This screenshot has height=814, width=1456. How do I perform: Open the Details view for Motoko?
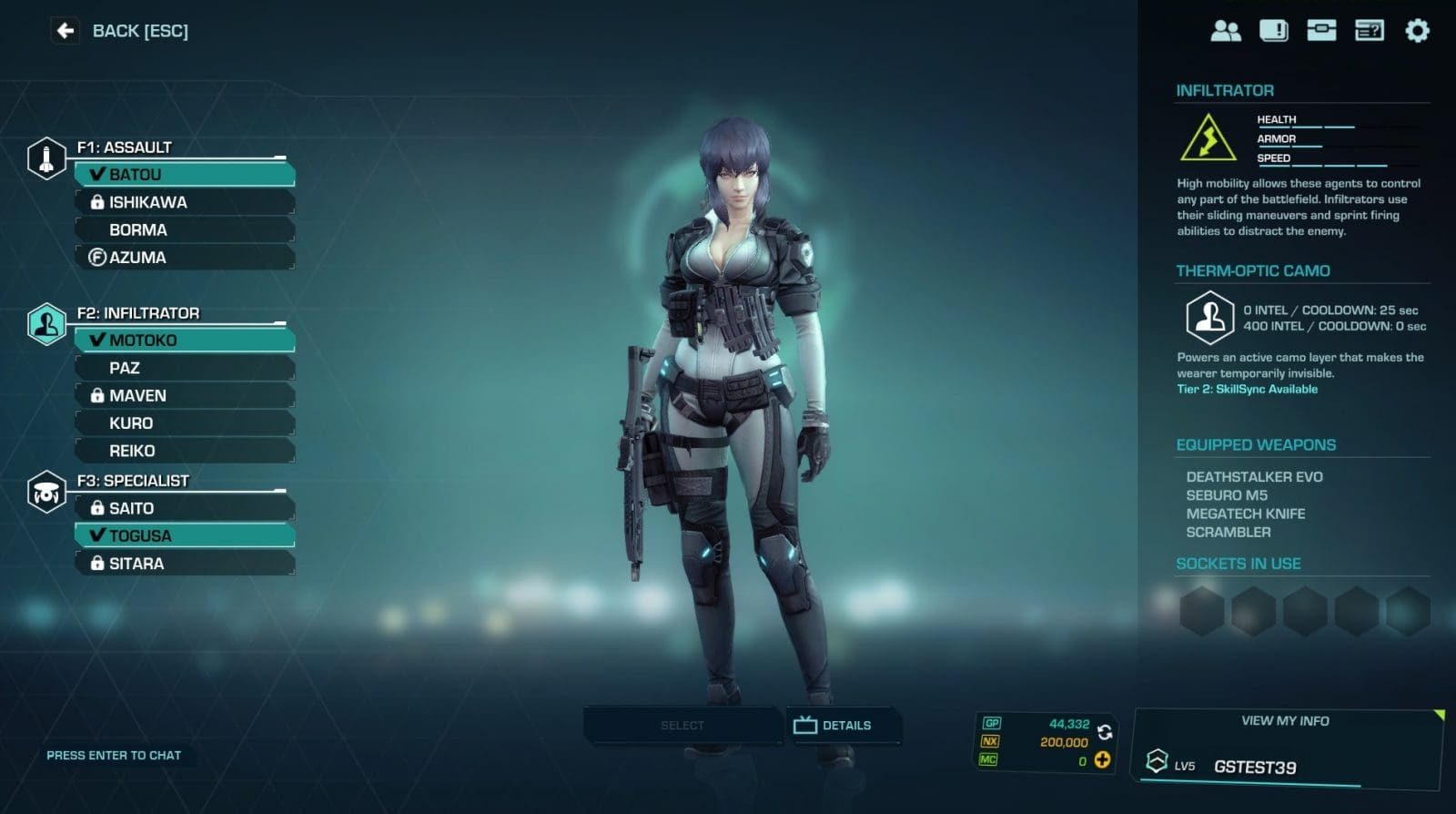coord(842,725)
